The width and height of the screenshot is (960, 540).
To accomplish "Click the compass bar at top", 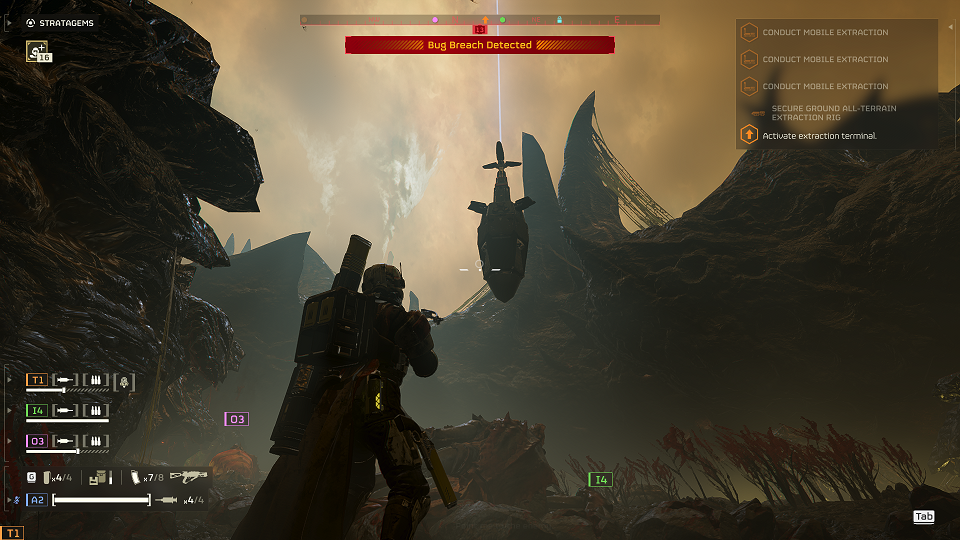I will coord(480,19).
